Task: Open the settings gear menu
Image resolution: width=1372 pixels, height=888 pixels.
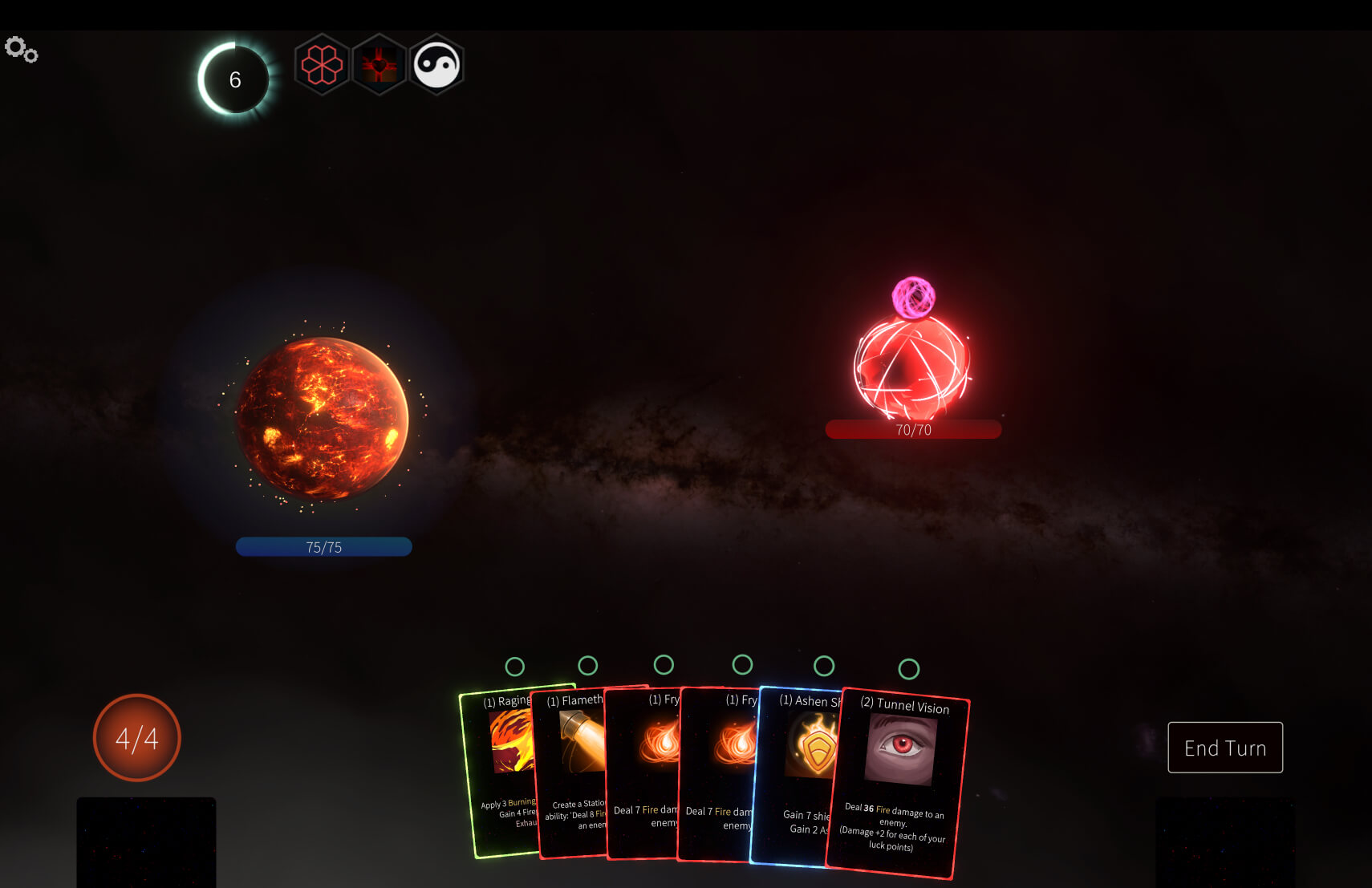Action: pos(21,50)
